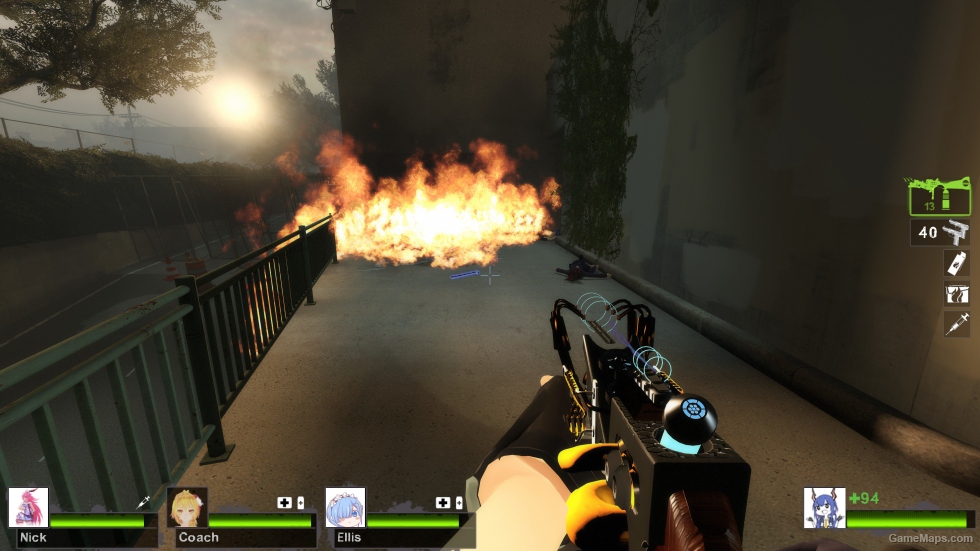Click the first aid kit icon above Coach's health

[284, 503]
